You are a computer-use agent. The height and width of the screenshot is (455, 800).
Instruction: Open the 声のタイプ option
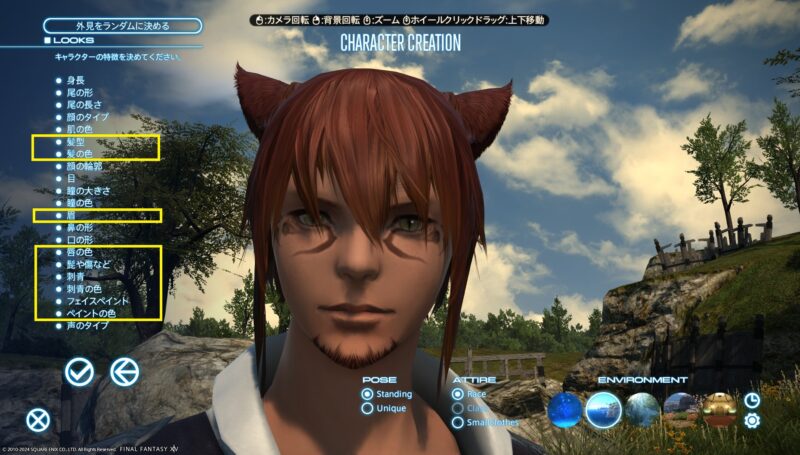coord(86,326)
